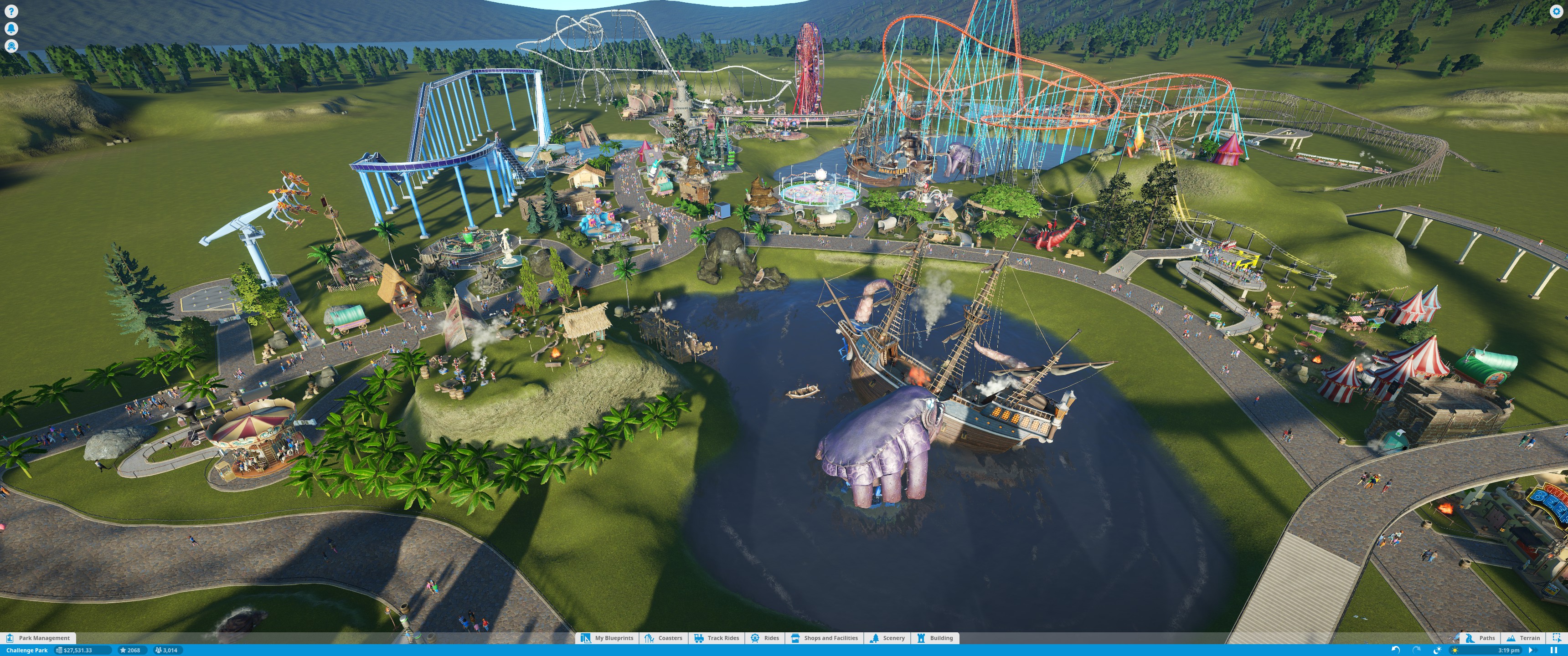
Task: Activate the multi-select box tool
Action: tap(1557, 638)
